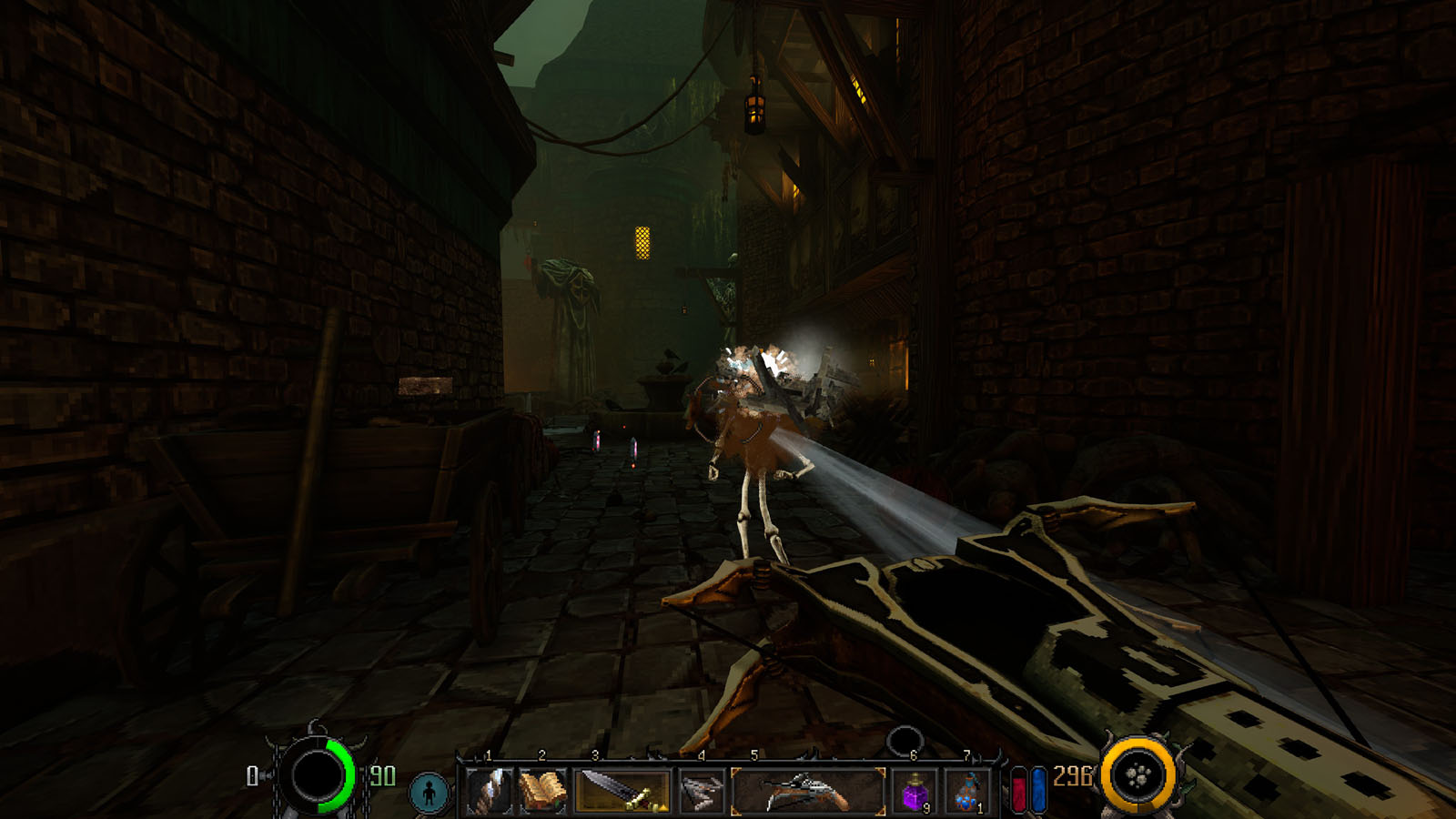Select the crossbow in slot 5
This screenshot has width=1456, height=819.
click(807, 790)
